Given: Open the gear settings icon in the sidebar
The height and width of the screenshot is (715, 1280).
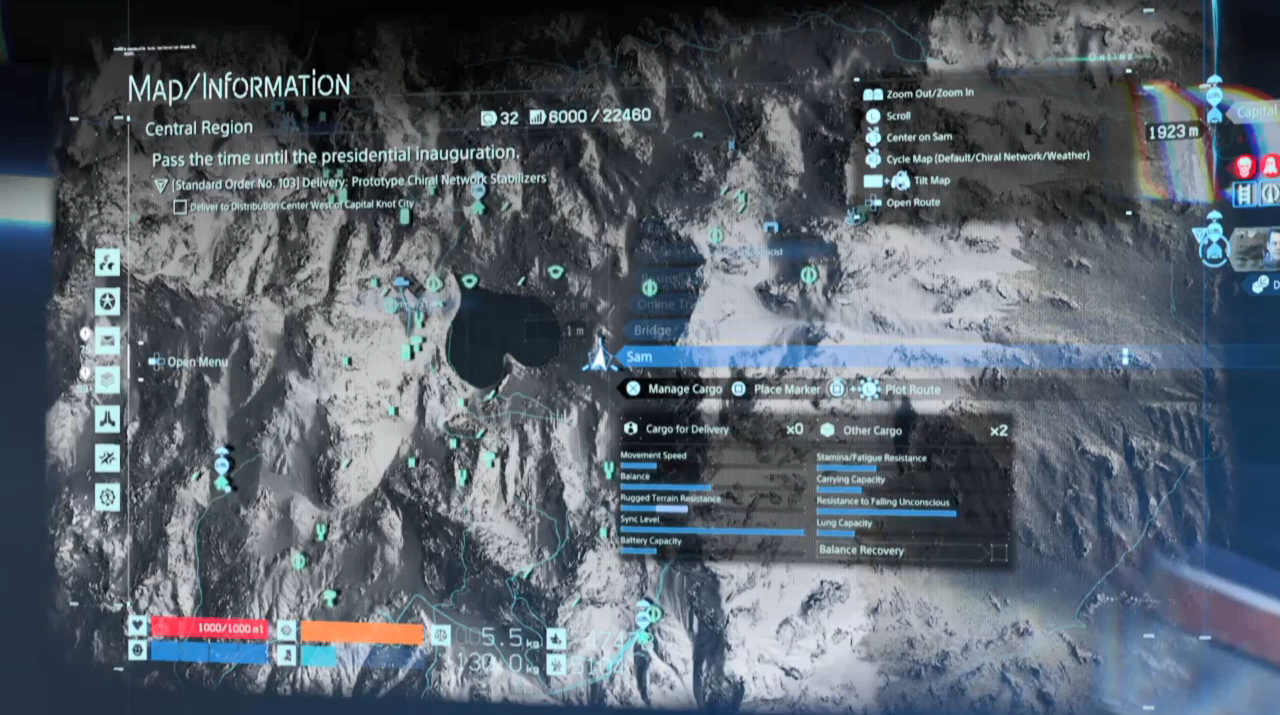Looking at the screenshot, I should click(107, 496).
